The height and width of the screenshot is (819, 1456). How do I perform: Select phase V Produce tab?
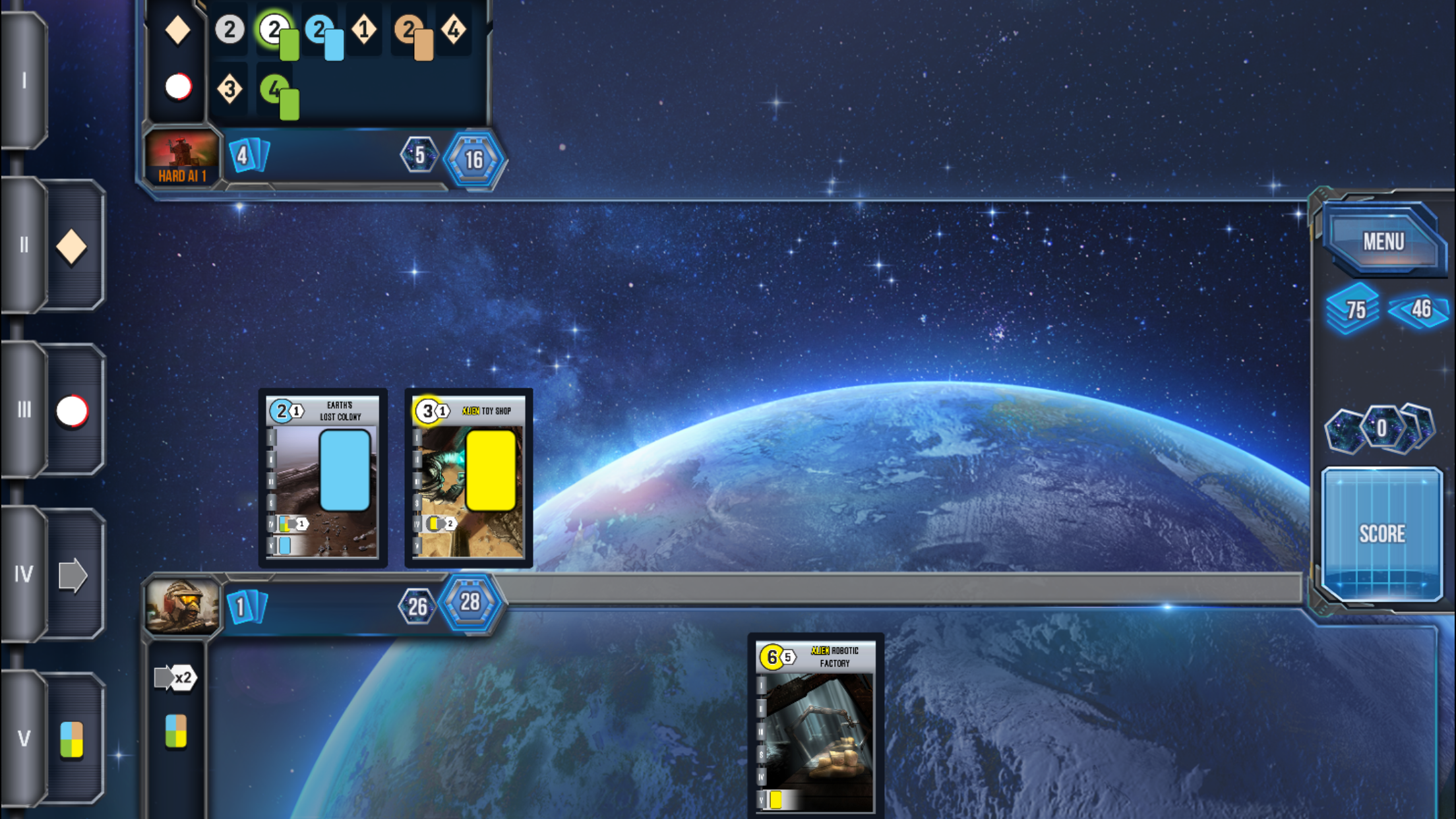coord(54,738)
